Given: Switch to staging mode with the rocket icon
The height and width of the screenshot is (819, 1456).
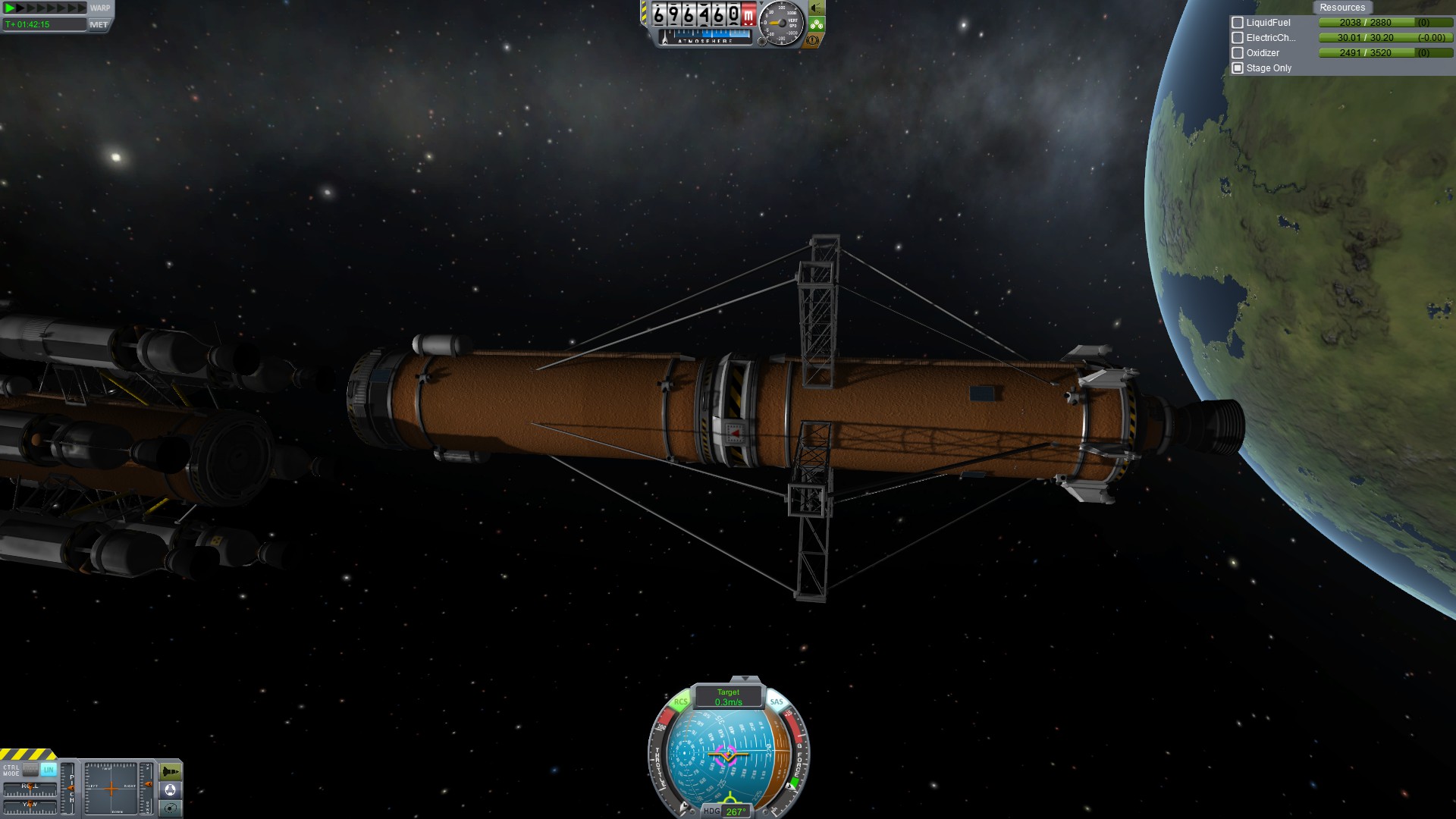Looking at the screenshot, I should 170,772.
